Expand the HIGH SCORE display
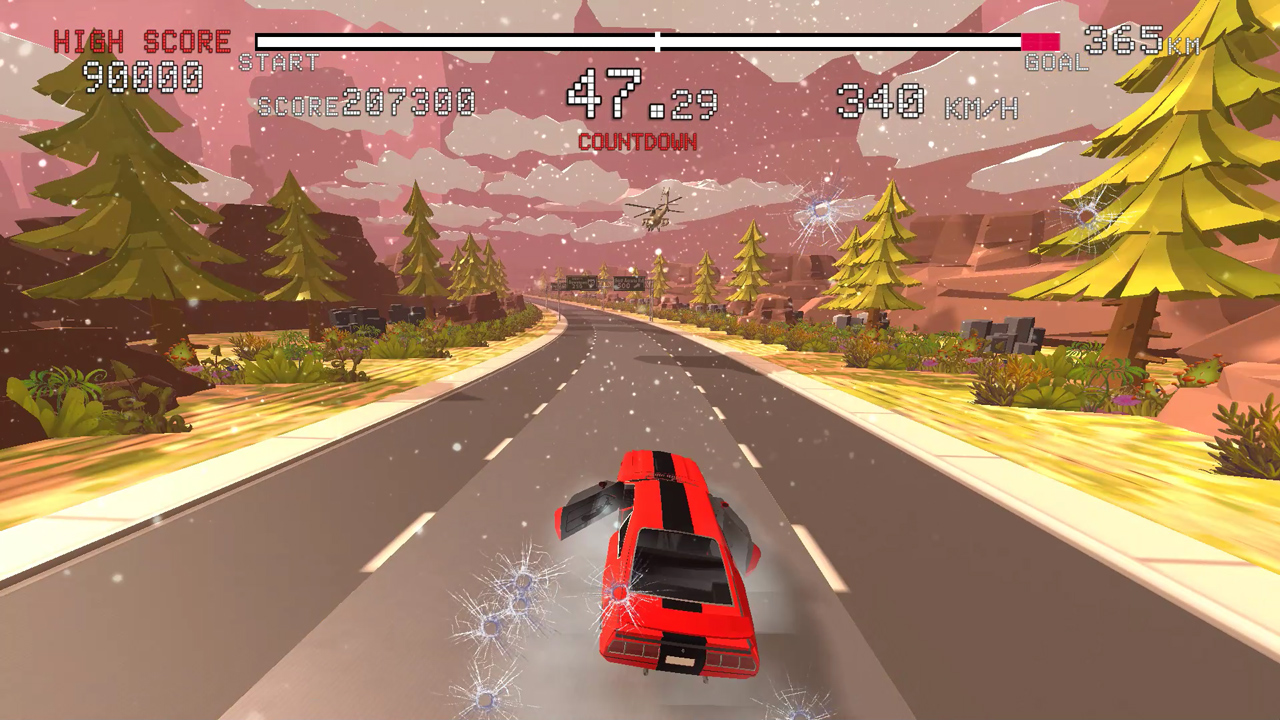The width and height of the screenshot is (1280, 720). (x=140, y=43)
